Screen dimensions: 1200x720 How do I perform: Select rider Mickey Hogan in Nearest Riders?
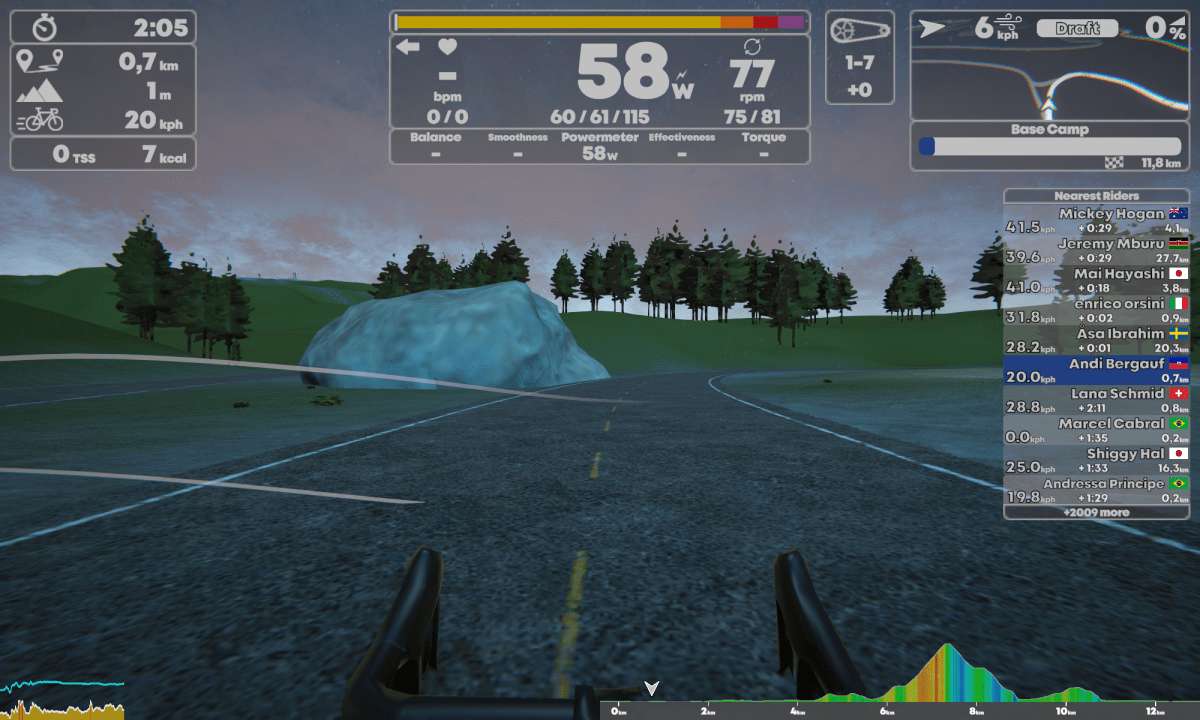point(1097,220)
